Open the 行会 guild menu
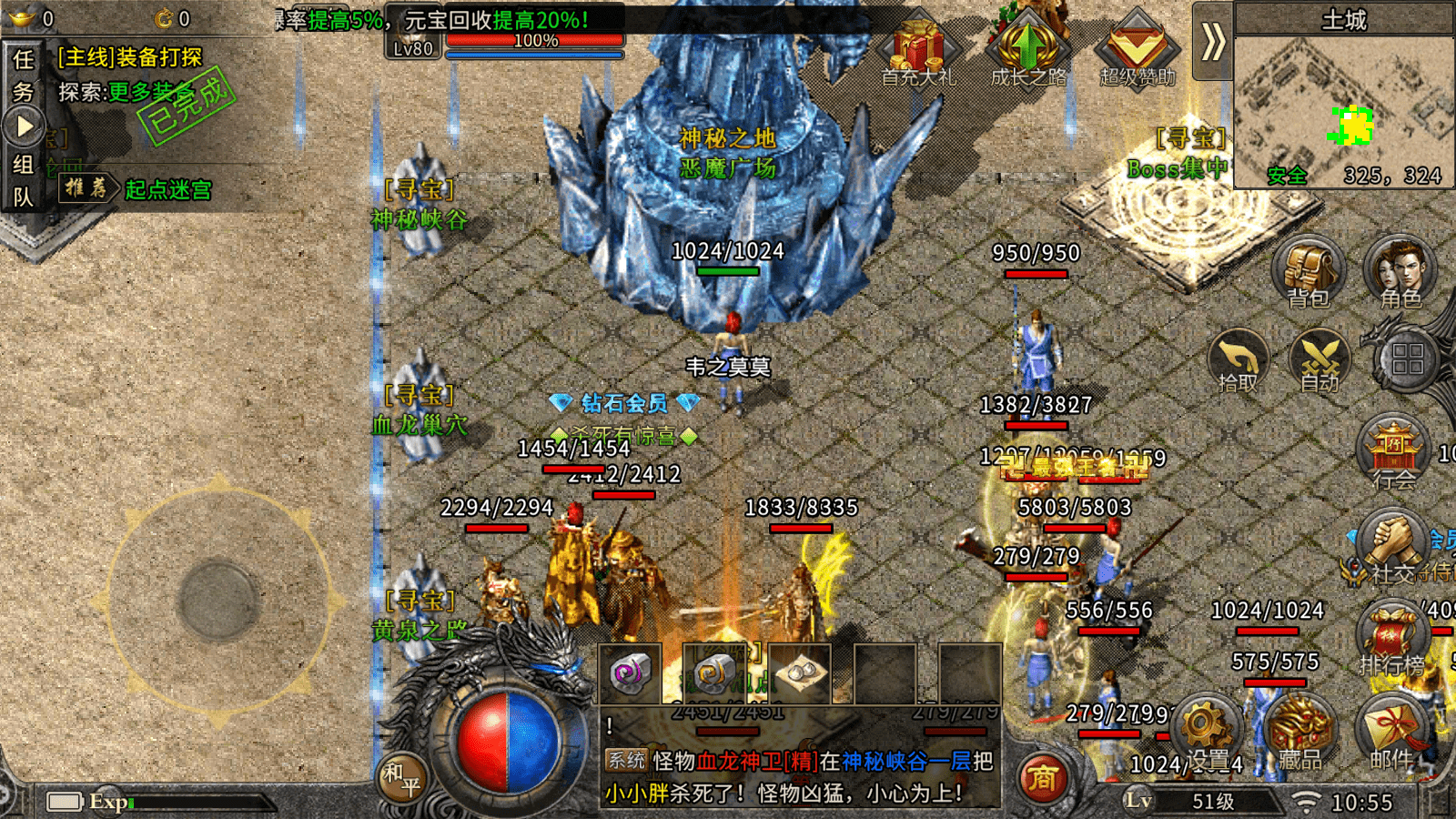Screen dimensions: 1456x819 coord(1393,451)
